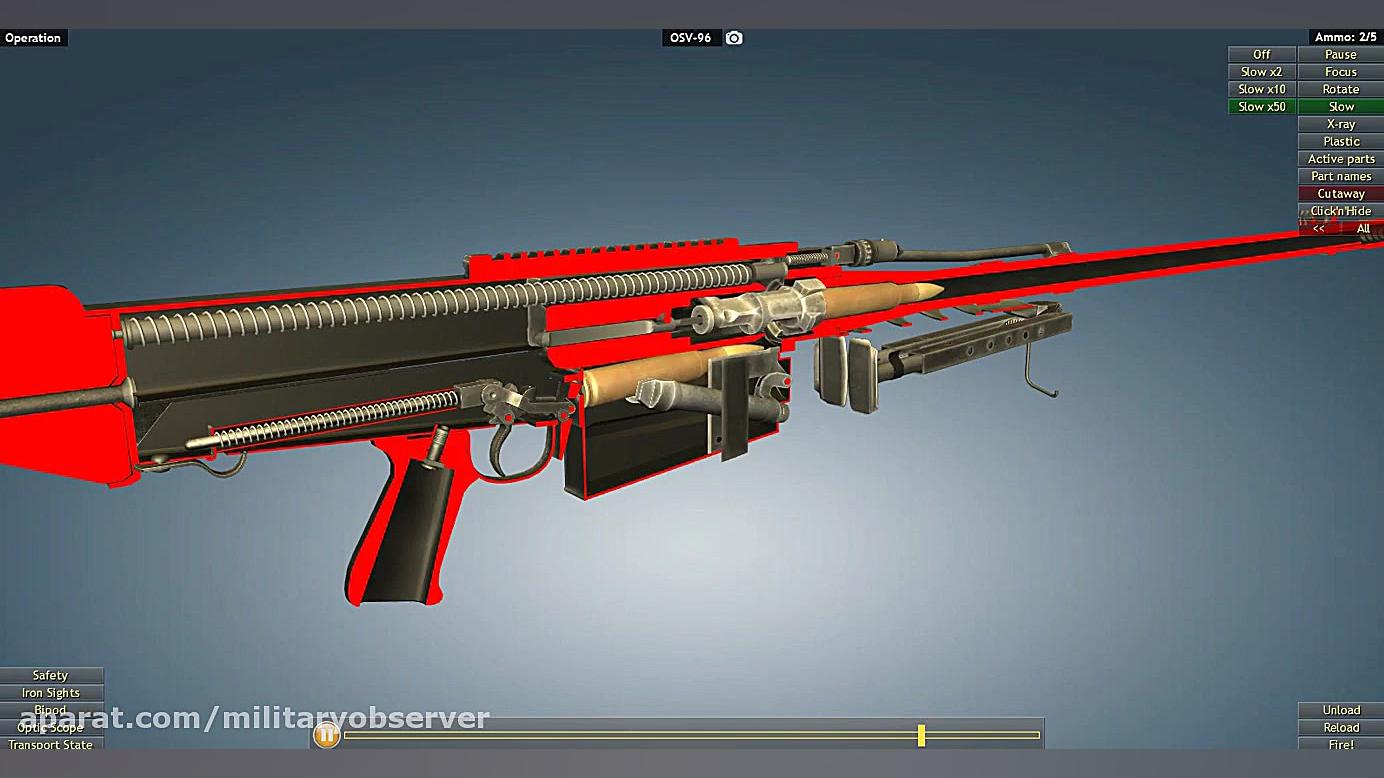The height and width of the screenshot is (778, 1384).
Task: Switch on Plastic rendering
Action: click(x=1340, y=142)
